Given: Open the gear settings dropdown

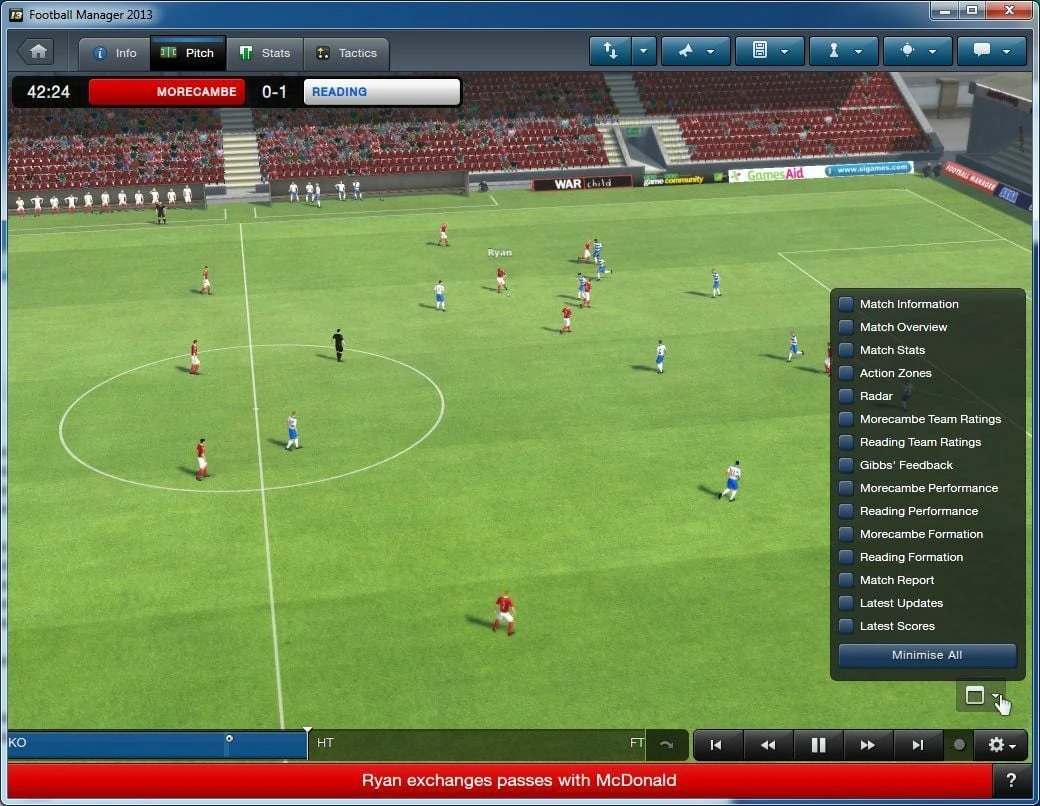Looking at the screenshot, I should 1001,745.
